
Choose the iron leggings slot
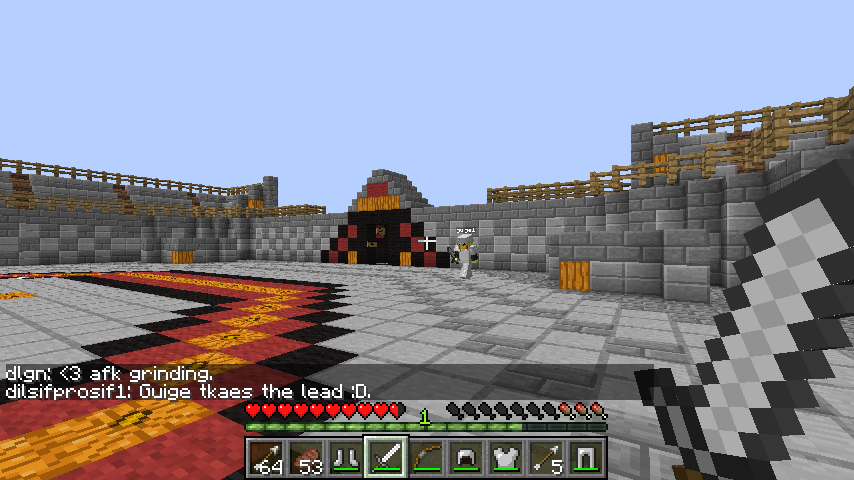coord(586,458)
